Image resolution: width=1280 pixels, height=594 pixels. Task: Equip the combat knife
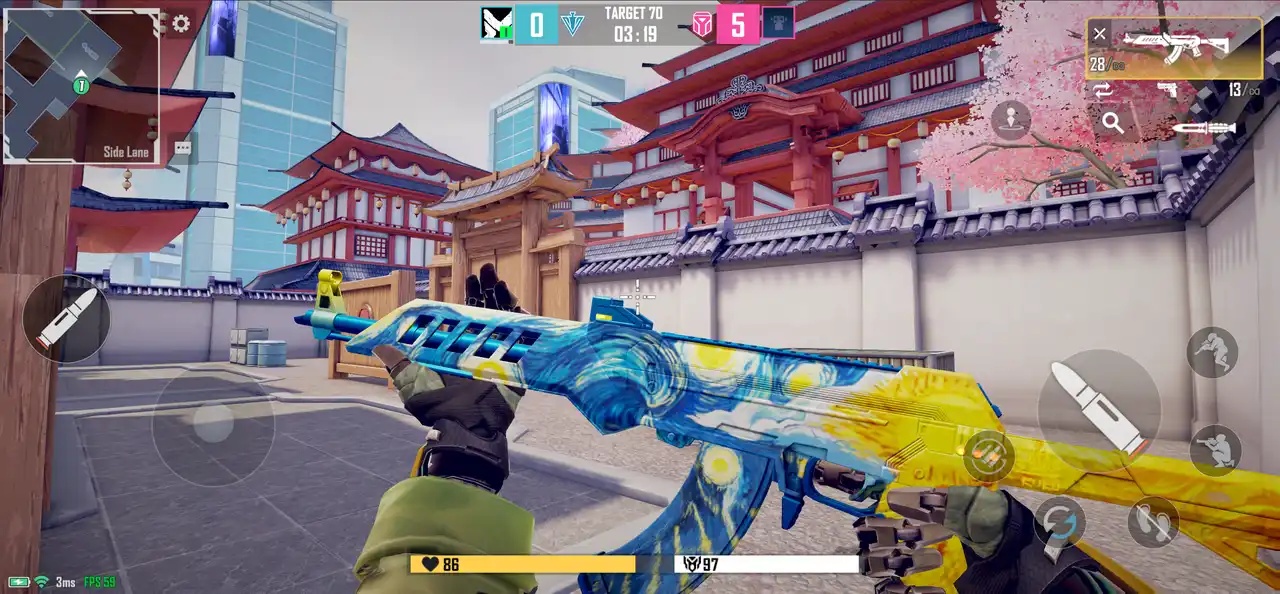point(1204,128)
